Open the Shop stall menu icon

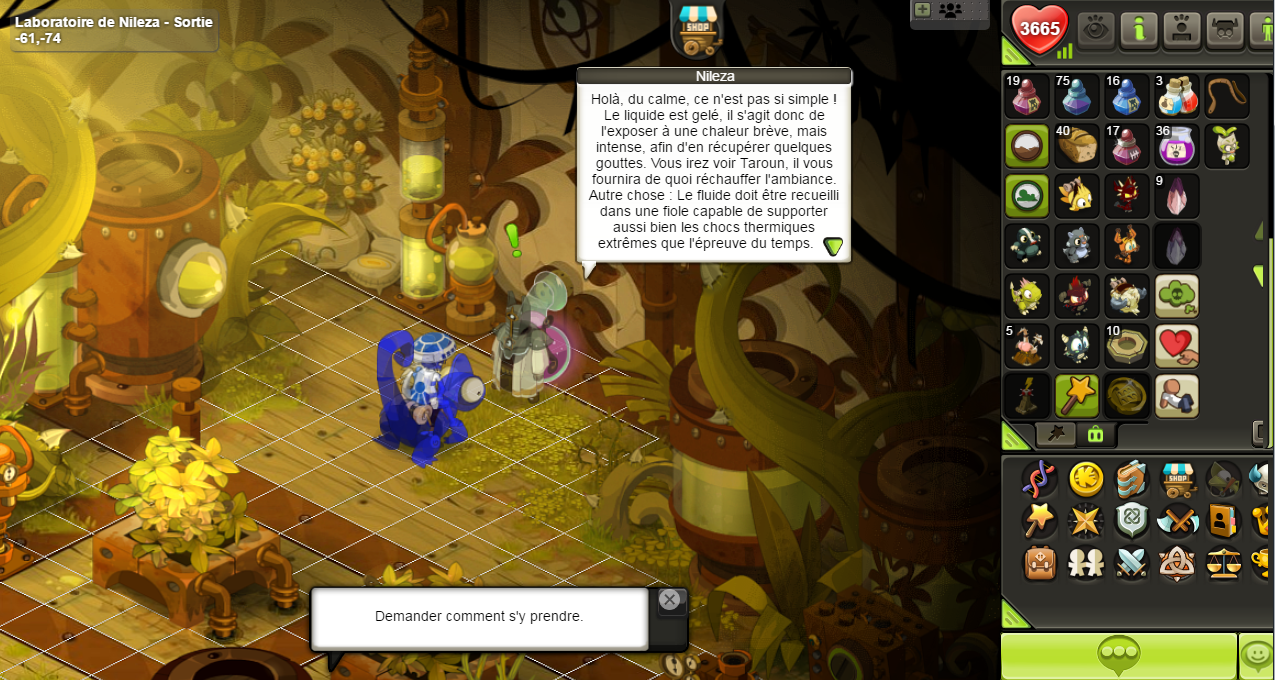[x=1179, y=479]
